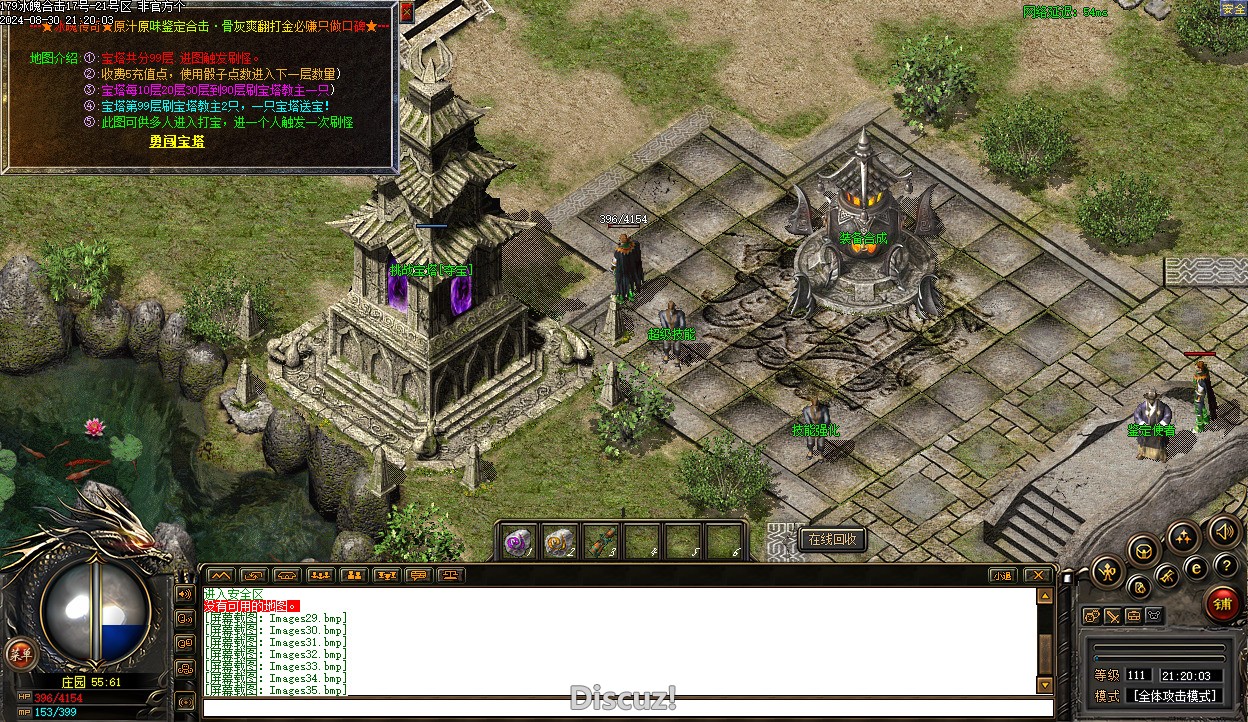Change the 全体攻击模式 attack mode
This screenshot has height=722, width=1248.
point(1174,696)
